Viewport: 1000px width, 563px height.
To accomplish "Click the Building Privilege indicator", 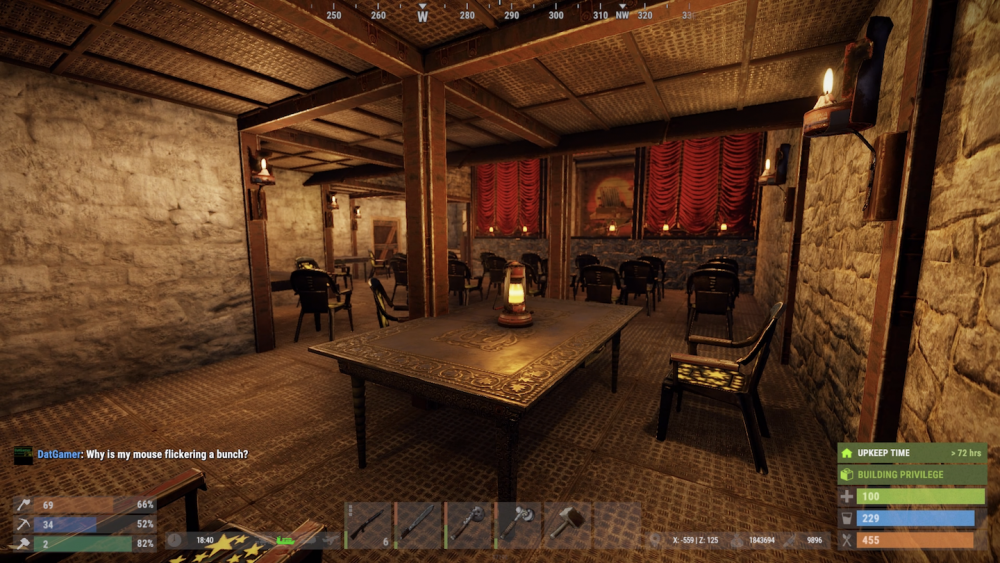I will pos(911,474).
